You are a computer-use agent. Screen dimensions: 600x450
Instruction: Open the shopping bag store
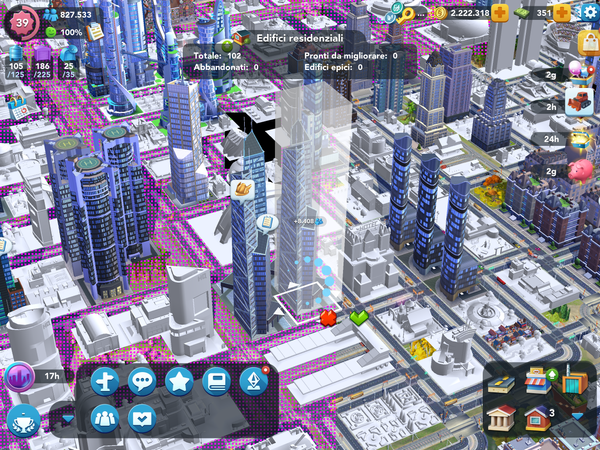pyautogui.click(x=591, y=42)
